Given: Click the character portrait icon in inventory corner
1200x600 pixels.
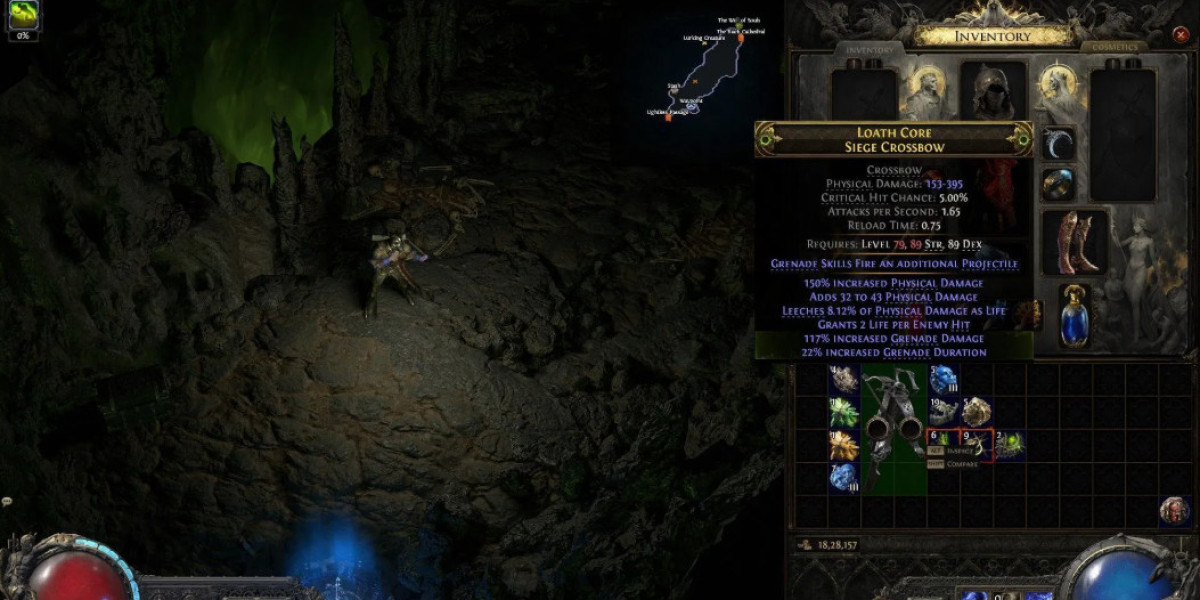Looking at the screenshot, I should (1174, 510).
